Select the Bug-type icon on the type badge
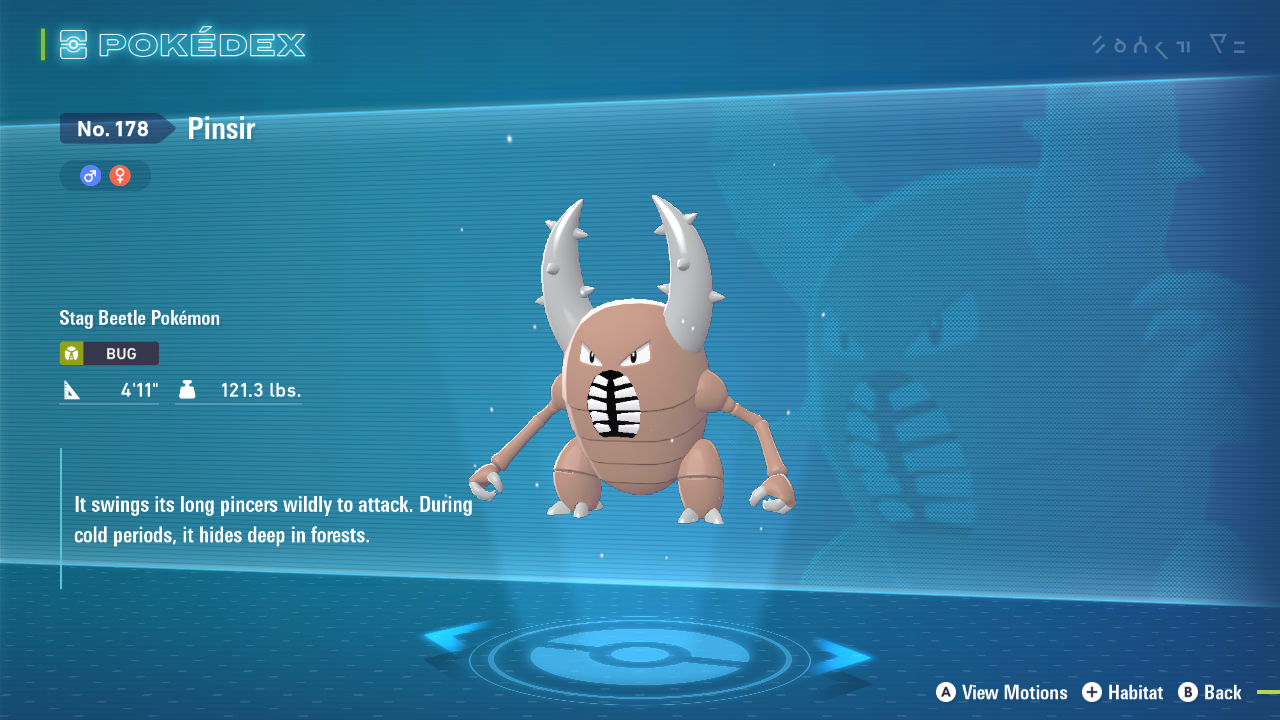 point(72,353)
